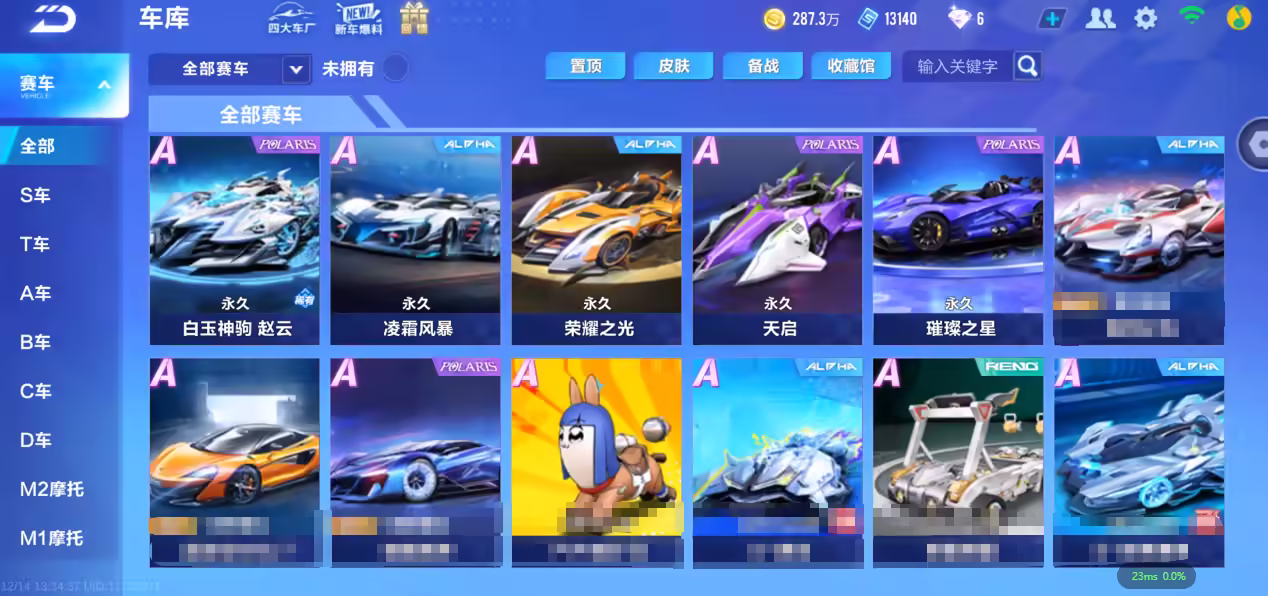Toggle the 未拥有 filter
This screenshot has width=1268, height=596.
(396, 68)
